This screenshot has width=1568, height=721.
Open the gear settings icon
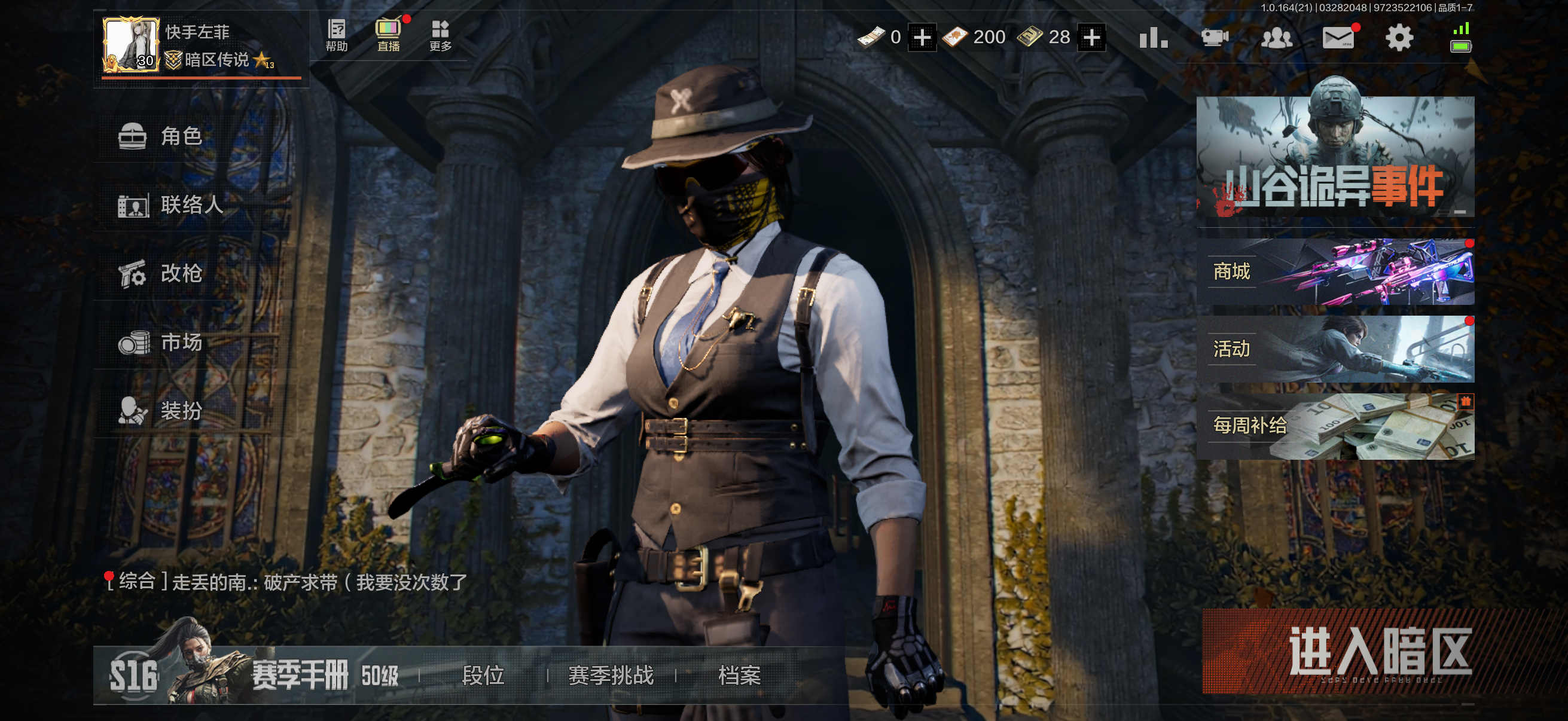pyautogui.click(x=1399, y=38)
